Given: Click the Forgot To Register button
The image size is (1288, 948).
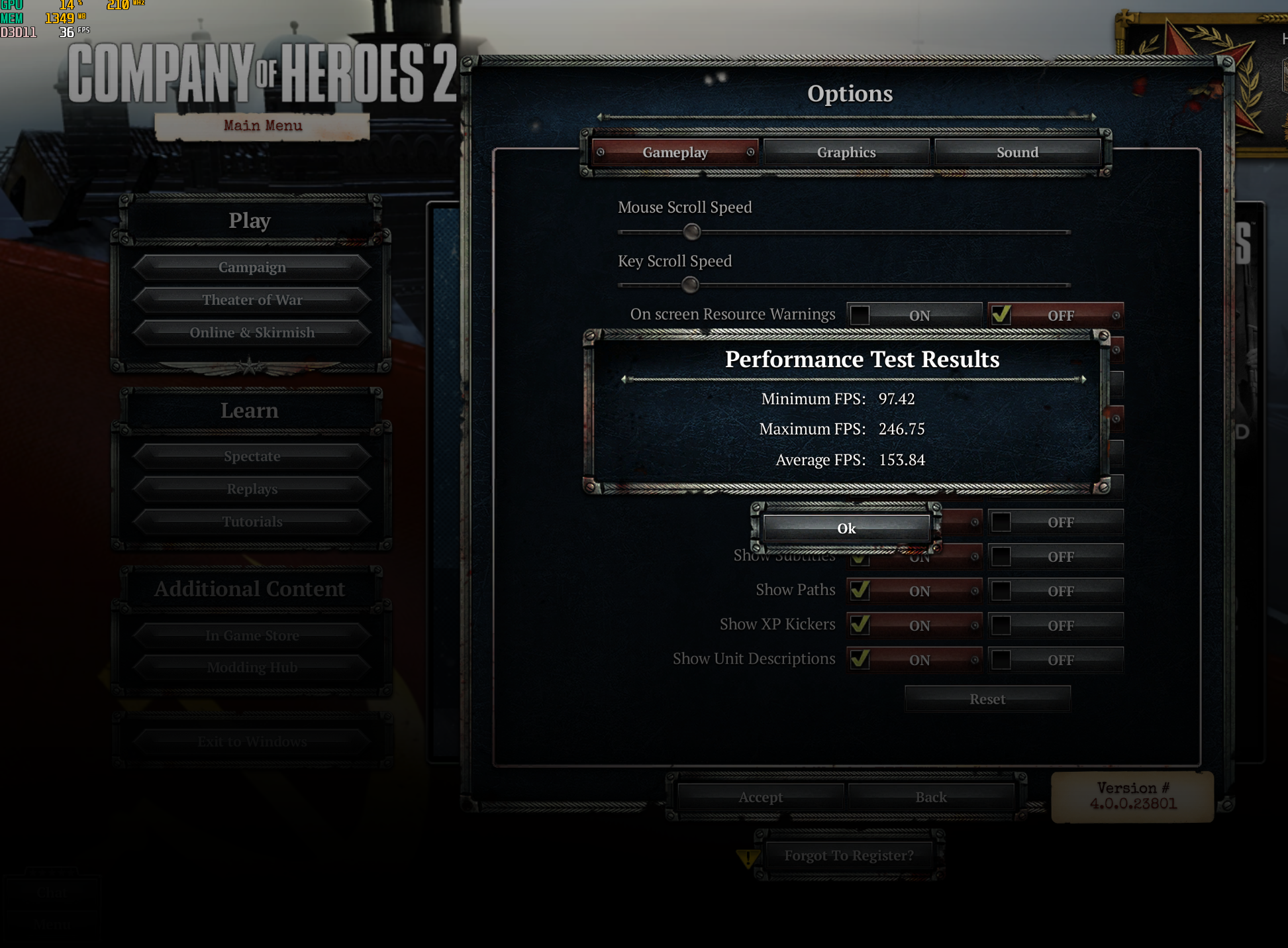Looking at the screenshot, I should coord(848,855).
